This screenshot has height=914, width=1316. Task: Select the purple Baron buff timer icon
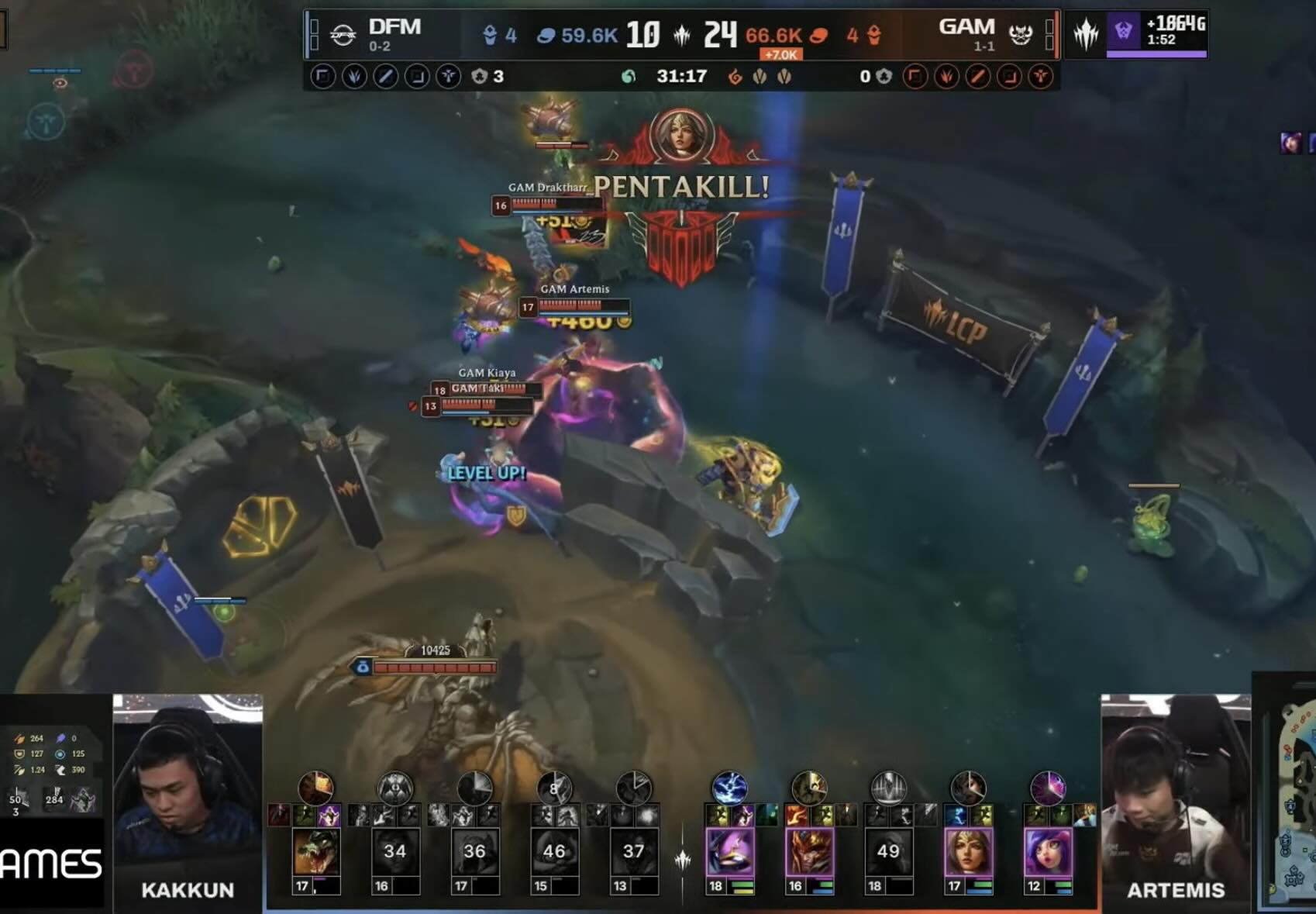click(1123, 32)
